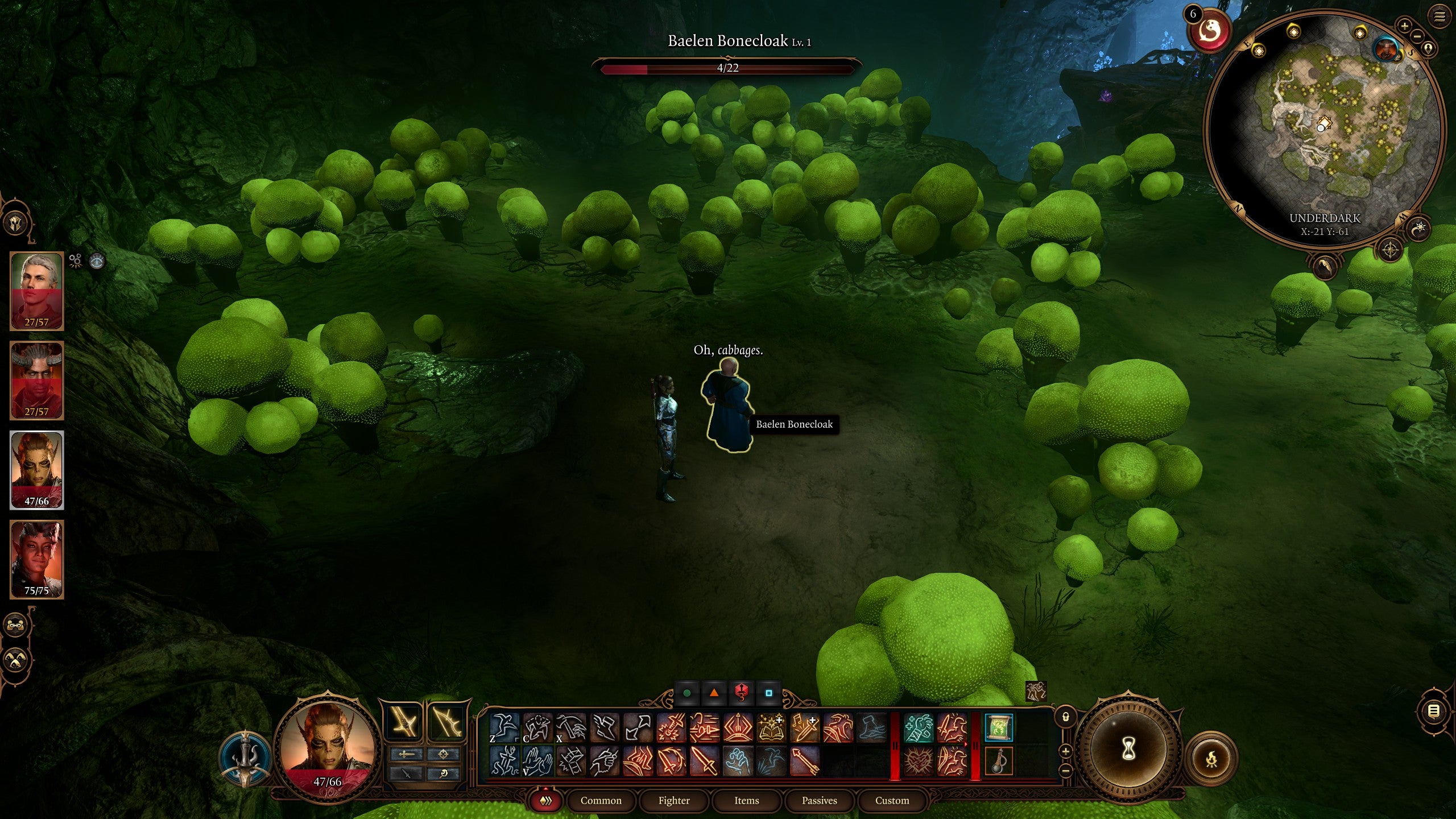1456x819 pixels.
Task: Use the green scroll hotbar item
Action: [x=999, y=729]
